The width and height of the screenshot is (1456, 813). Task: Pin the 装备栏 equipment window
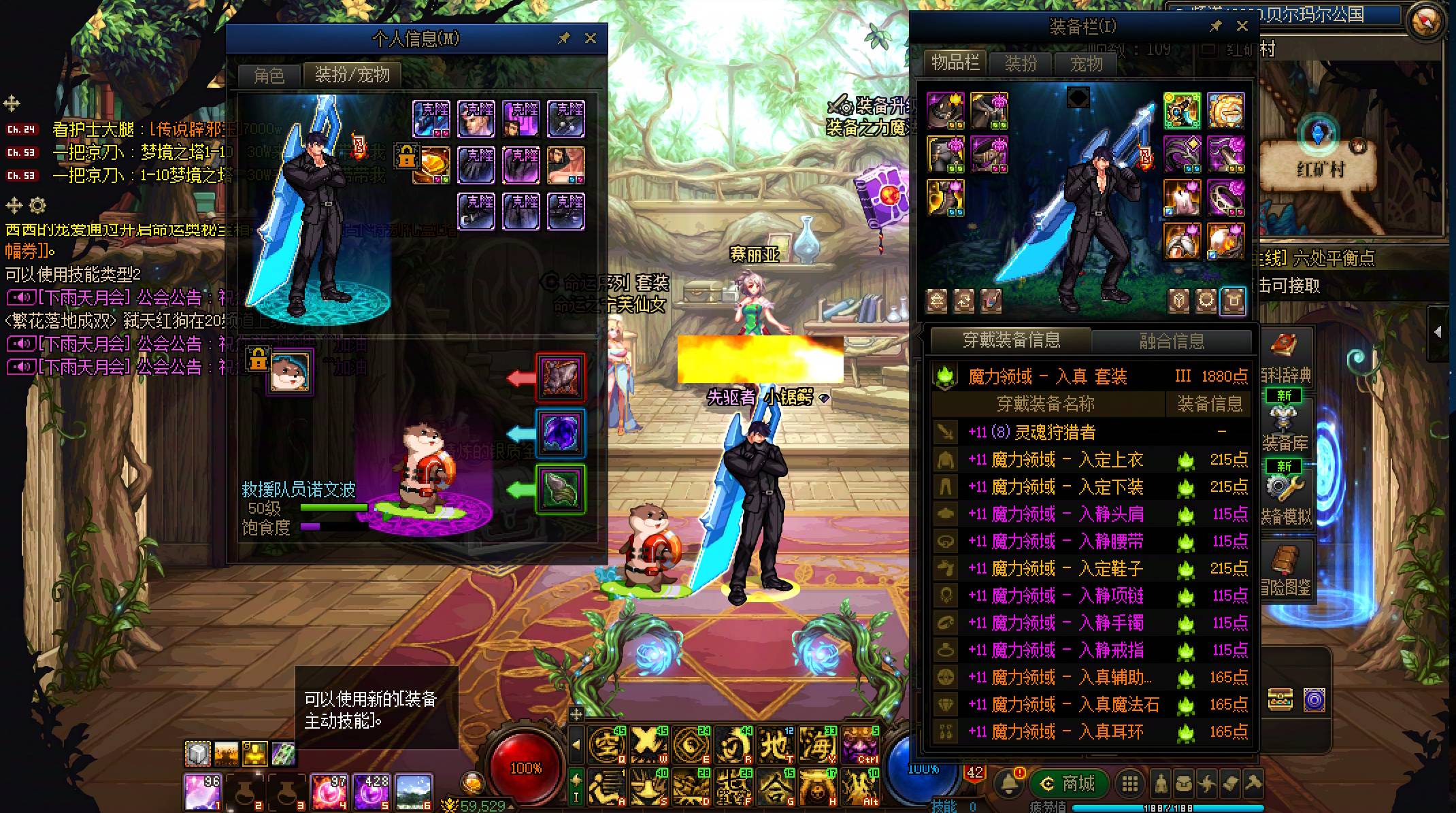(x=1215, y=27)
